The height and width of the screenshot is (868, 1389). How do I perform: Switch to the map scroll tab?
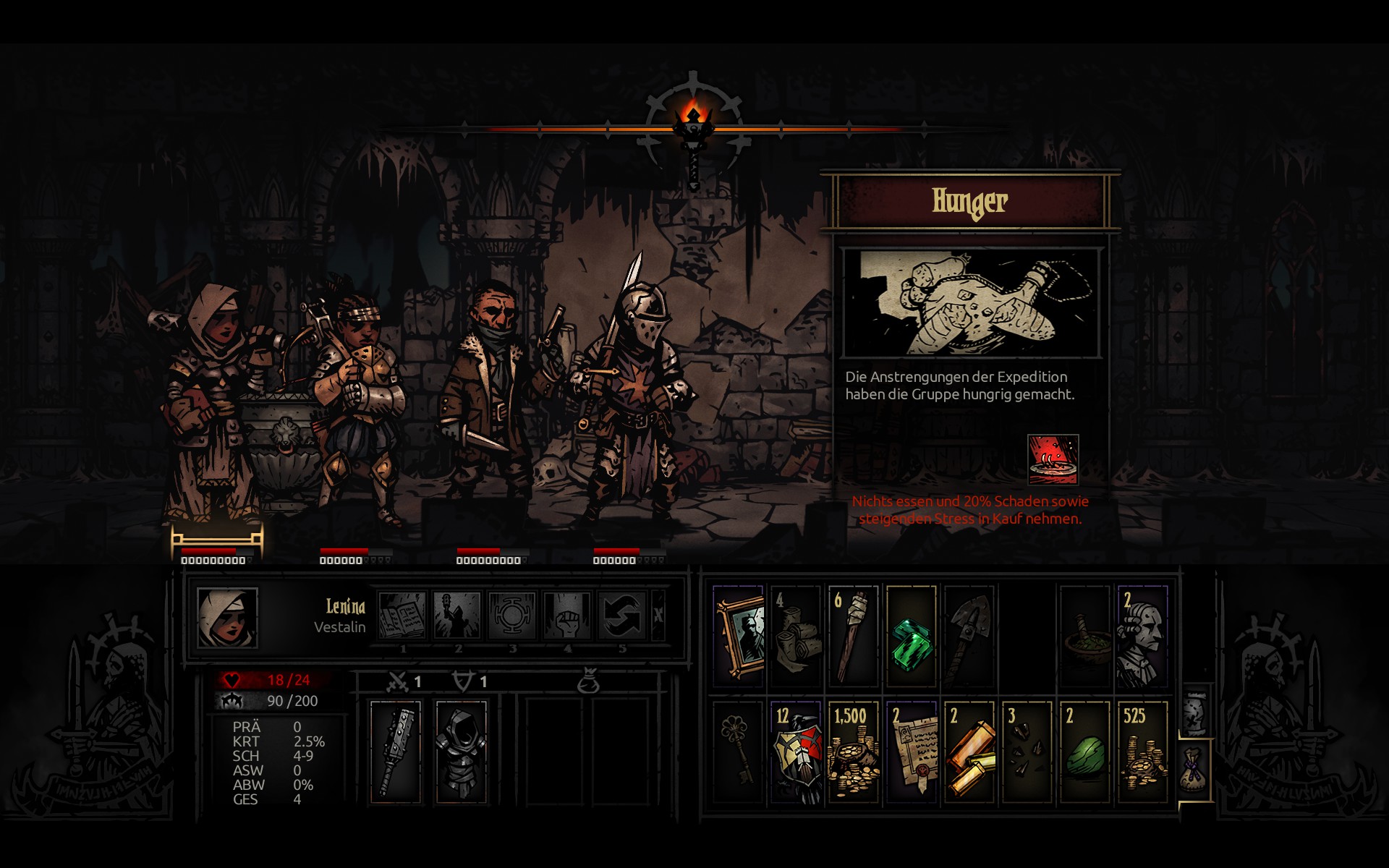(x=1195, y=711)
